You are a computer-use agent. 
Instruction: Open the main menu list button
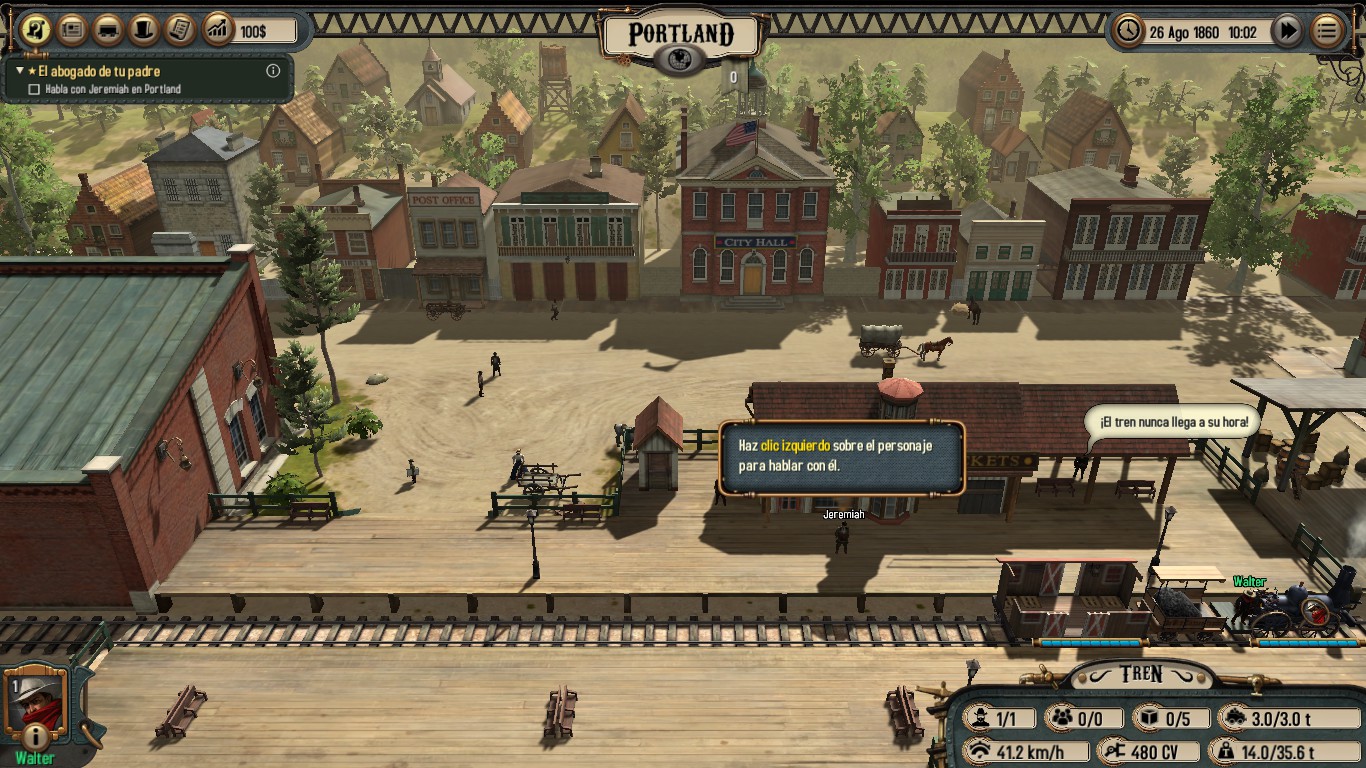pyautogui.click(x=1327, y=31)
